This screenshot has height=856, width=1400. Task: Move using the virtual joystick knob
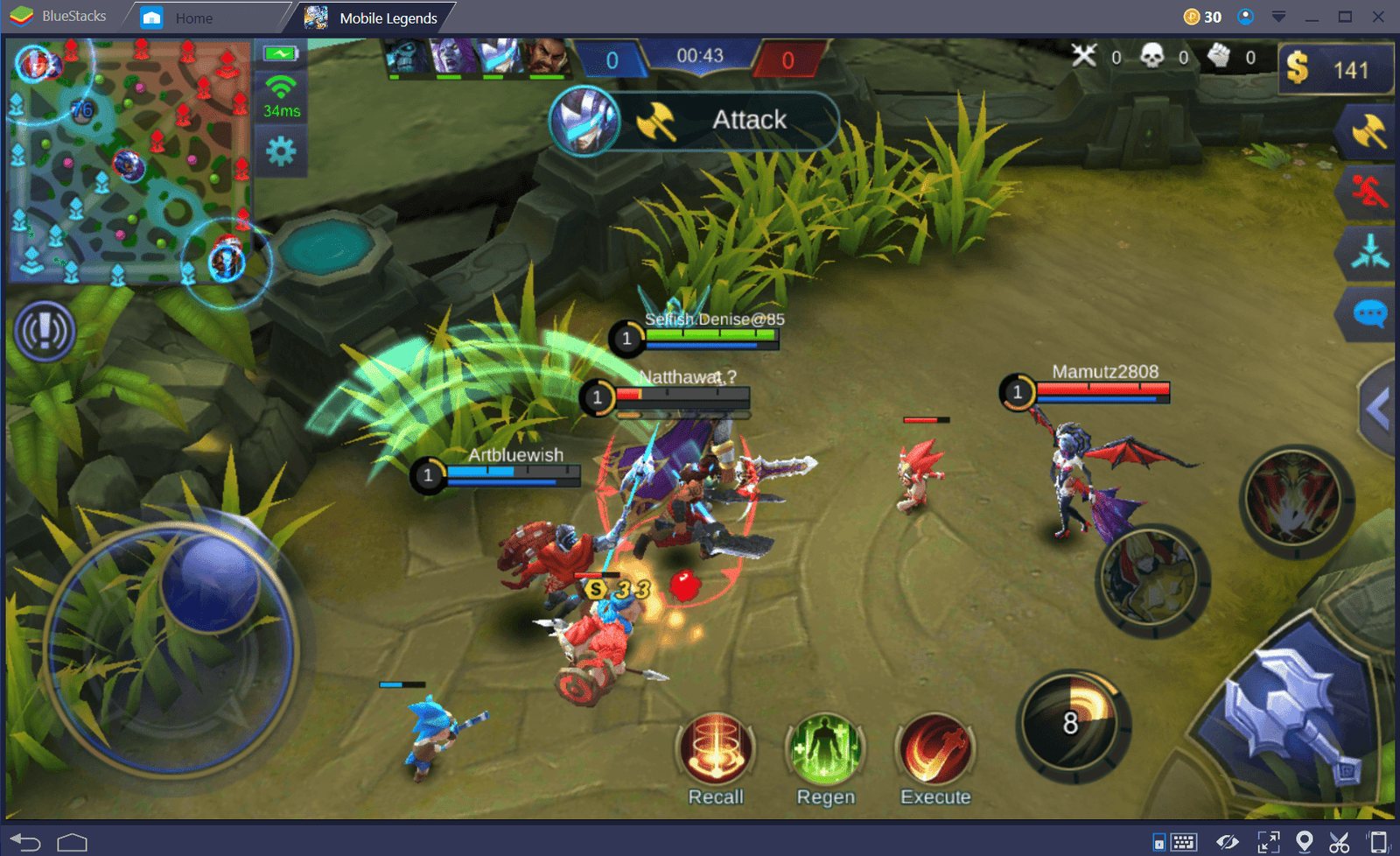click(211, 581)
